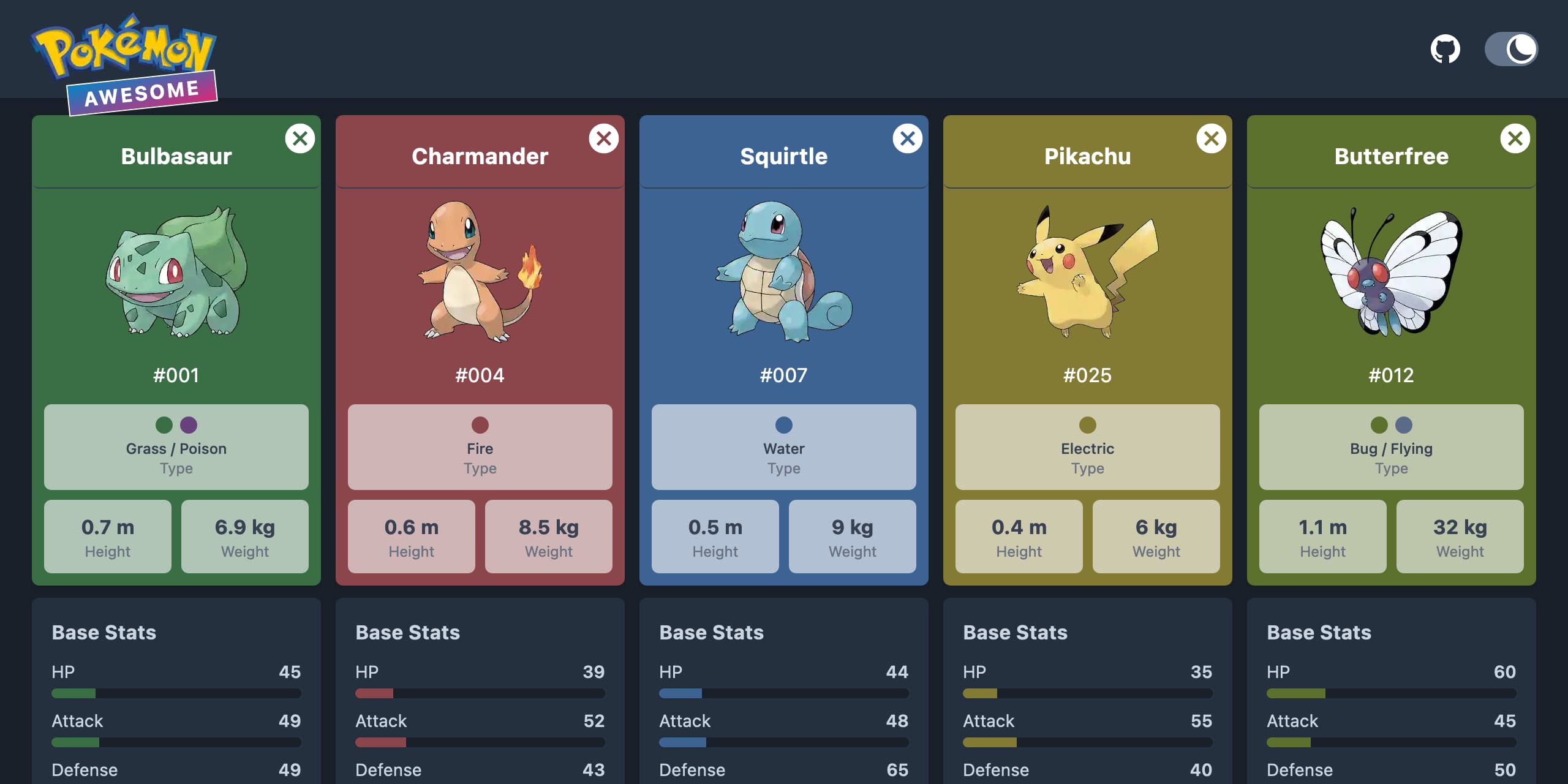Click the green Grass type dot

click(164, 426)
